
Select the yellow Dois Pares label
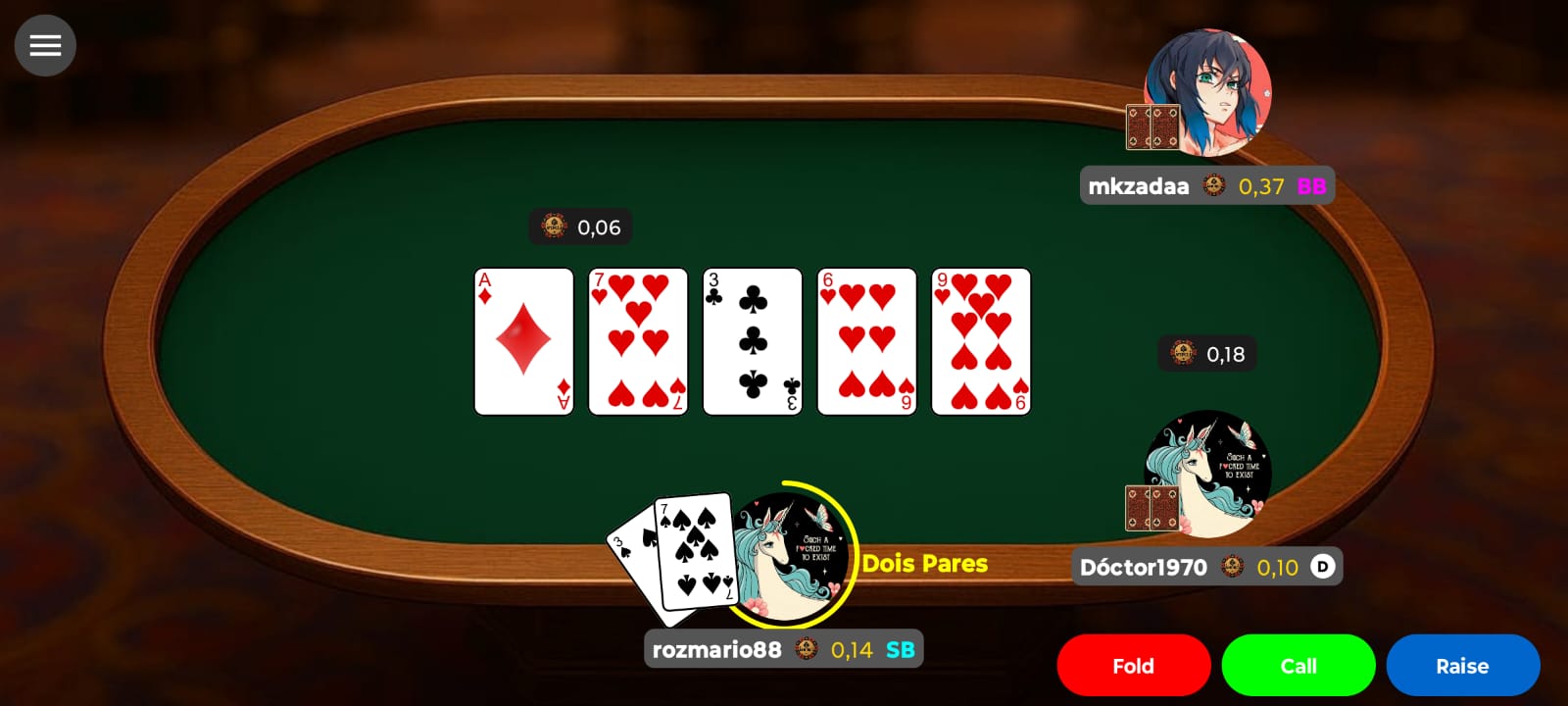tap(923, 563)
